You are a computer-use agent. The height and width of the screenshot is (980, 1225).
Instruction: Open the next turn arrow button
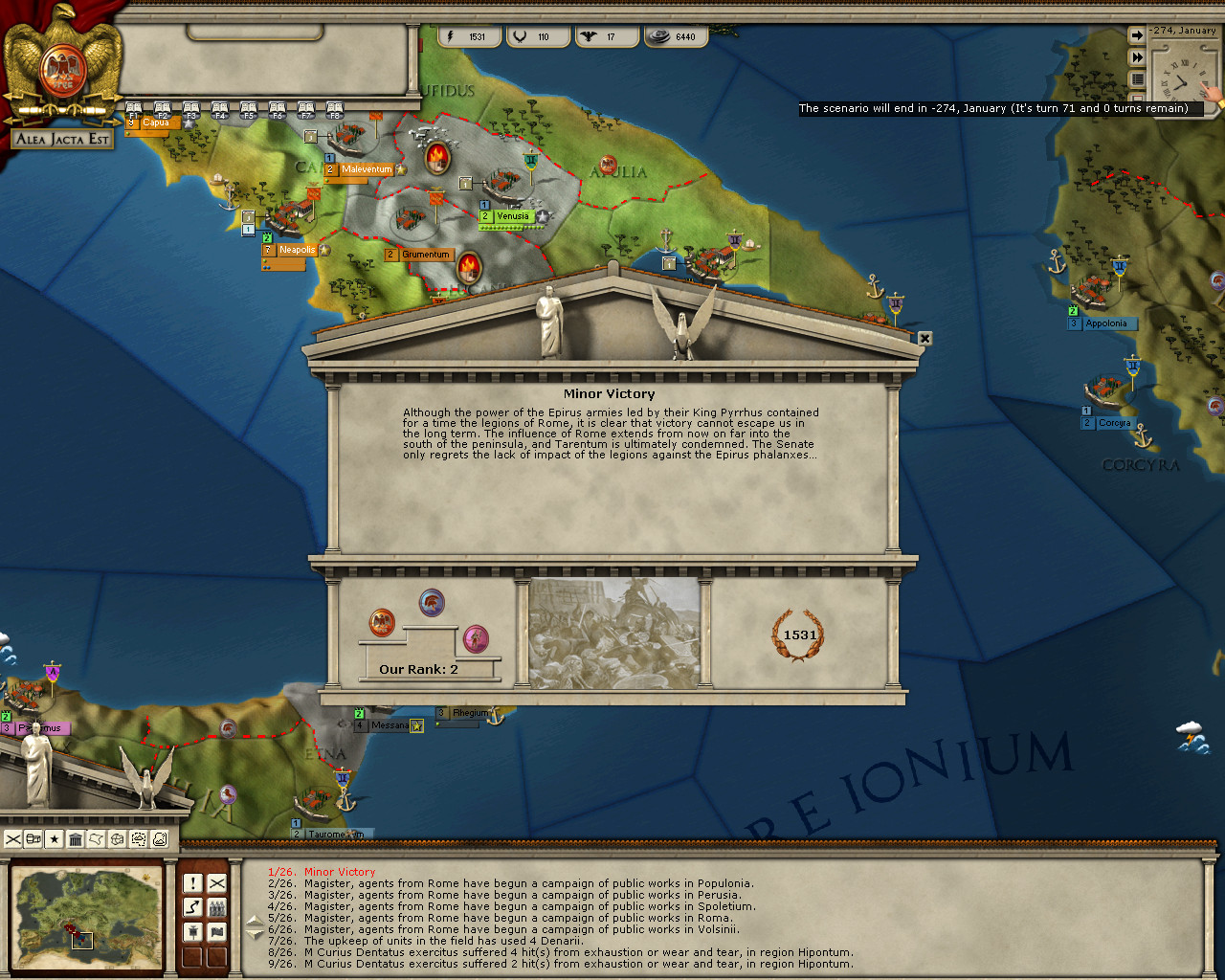pos(1136,34)
